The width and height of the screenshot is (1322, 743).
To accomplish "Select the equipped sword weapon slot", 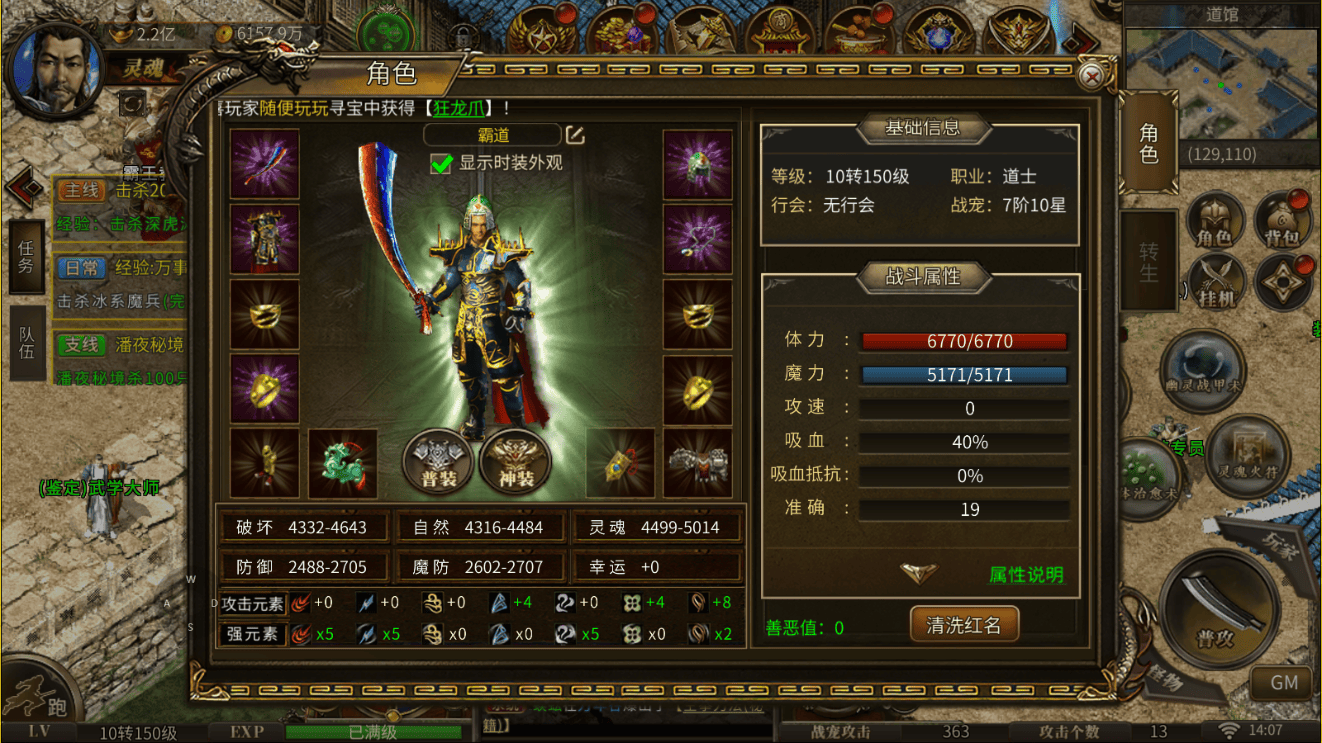I will point(265,164).
